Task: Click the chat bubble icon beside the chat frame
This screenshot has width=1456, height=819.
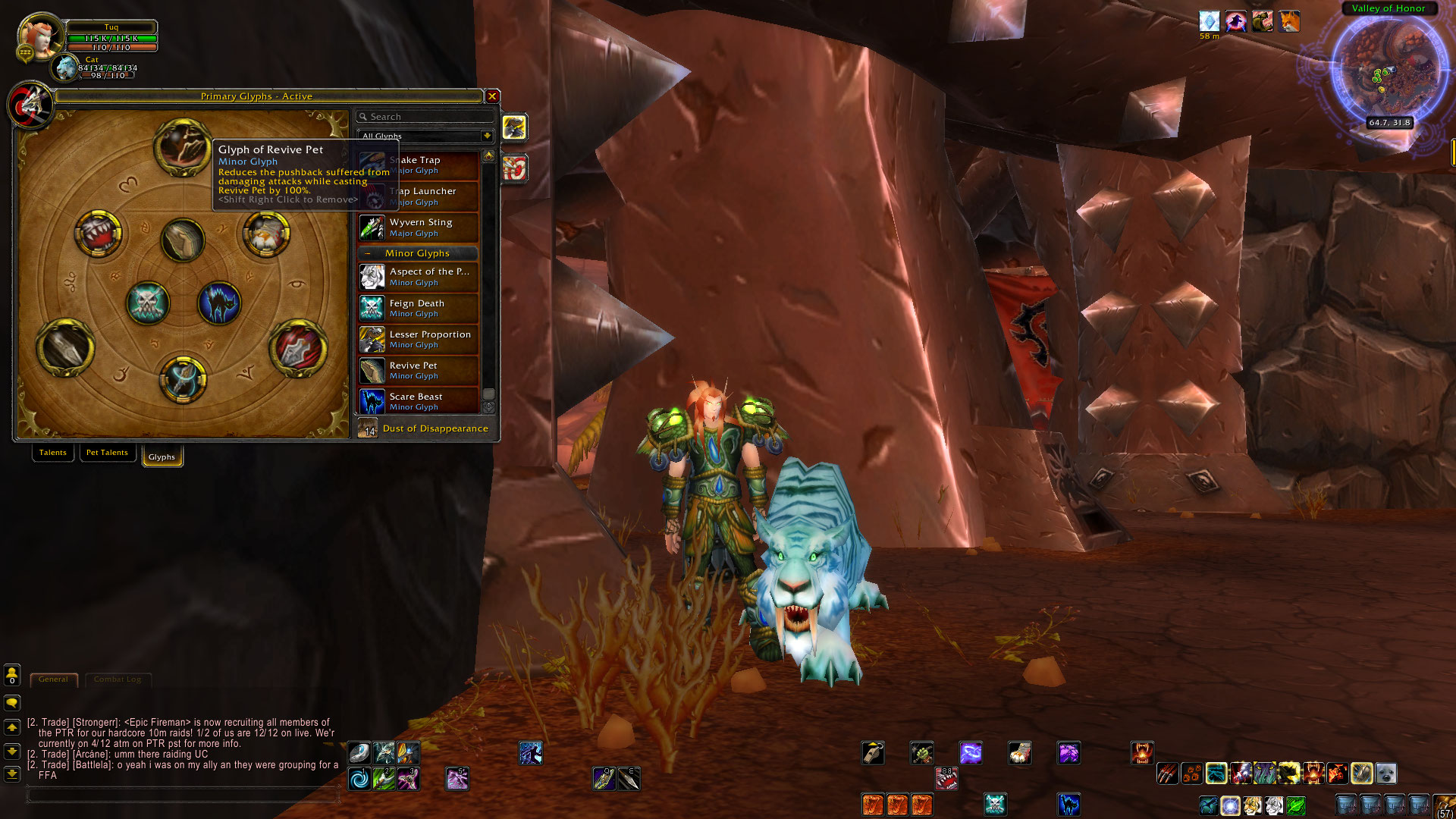Action: coord(11,703)
